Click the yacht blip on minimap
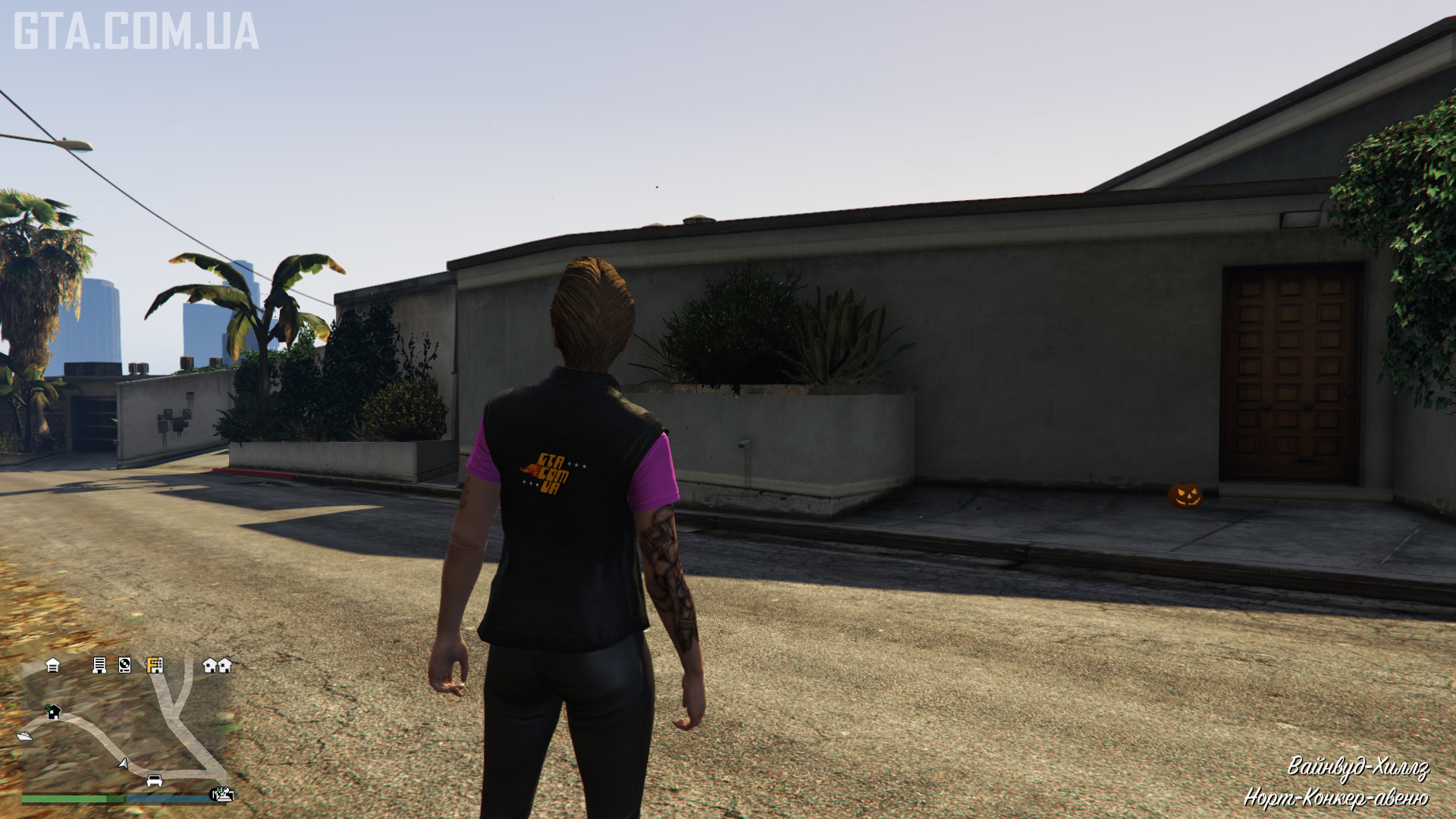The width and height of the screenshot is (1456, 819). tap(25, 735)
